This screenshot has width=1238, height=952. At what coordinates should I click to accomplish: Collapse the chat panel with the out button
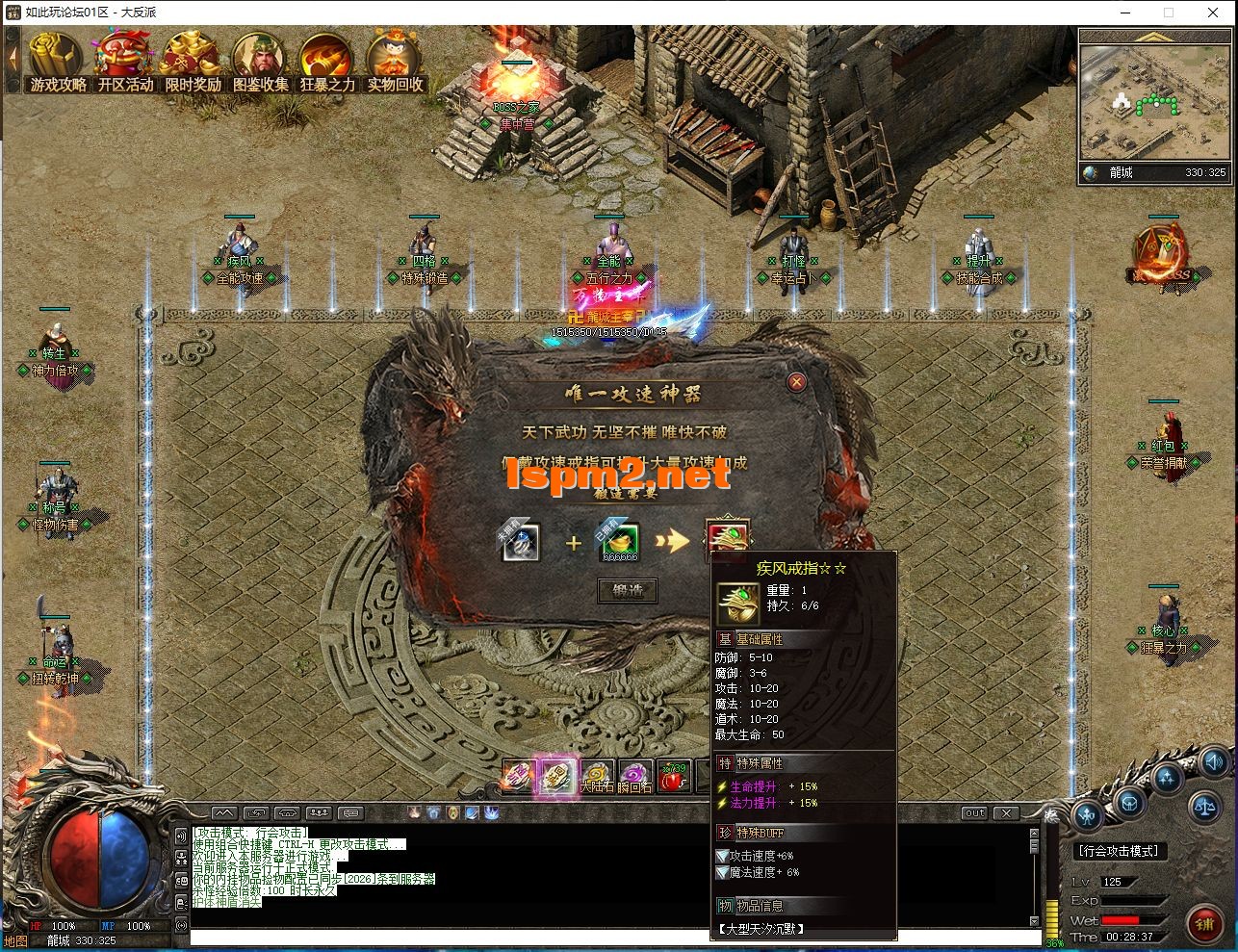coord(974,812)
